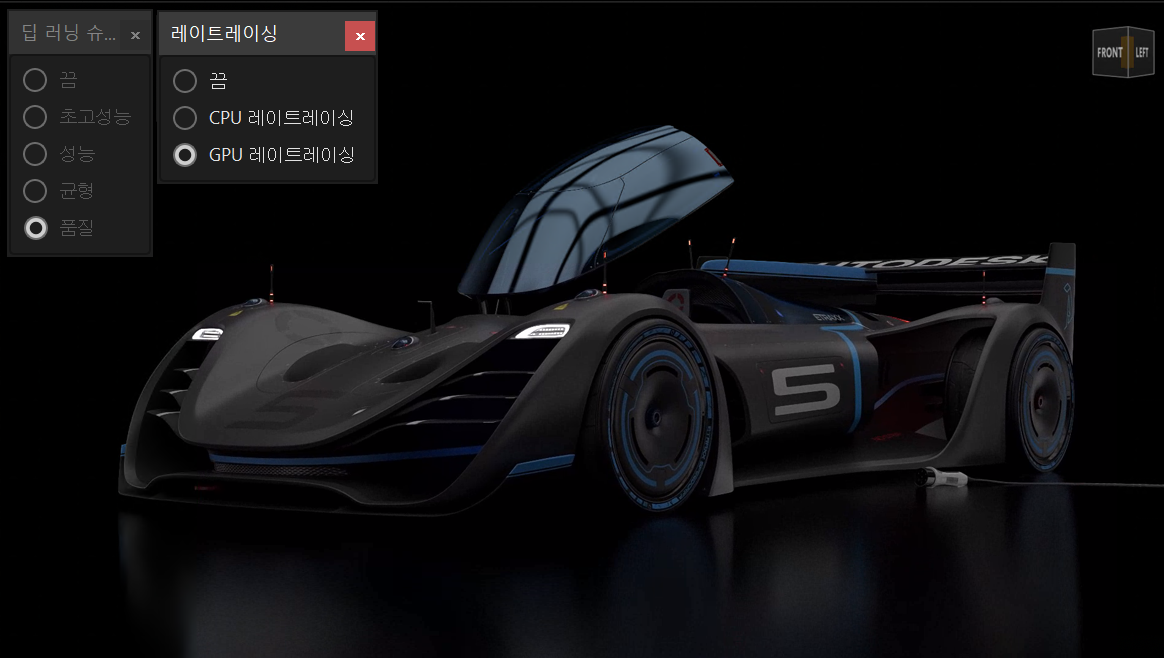Viewport: 1164px width, 658px height.
Task: Close the 딥 러닝 슈퍼 샘플링 panel
Action: coord(136,36)
